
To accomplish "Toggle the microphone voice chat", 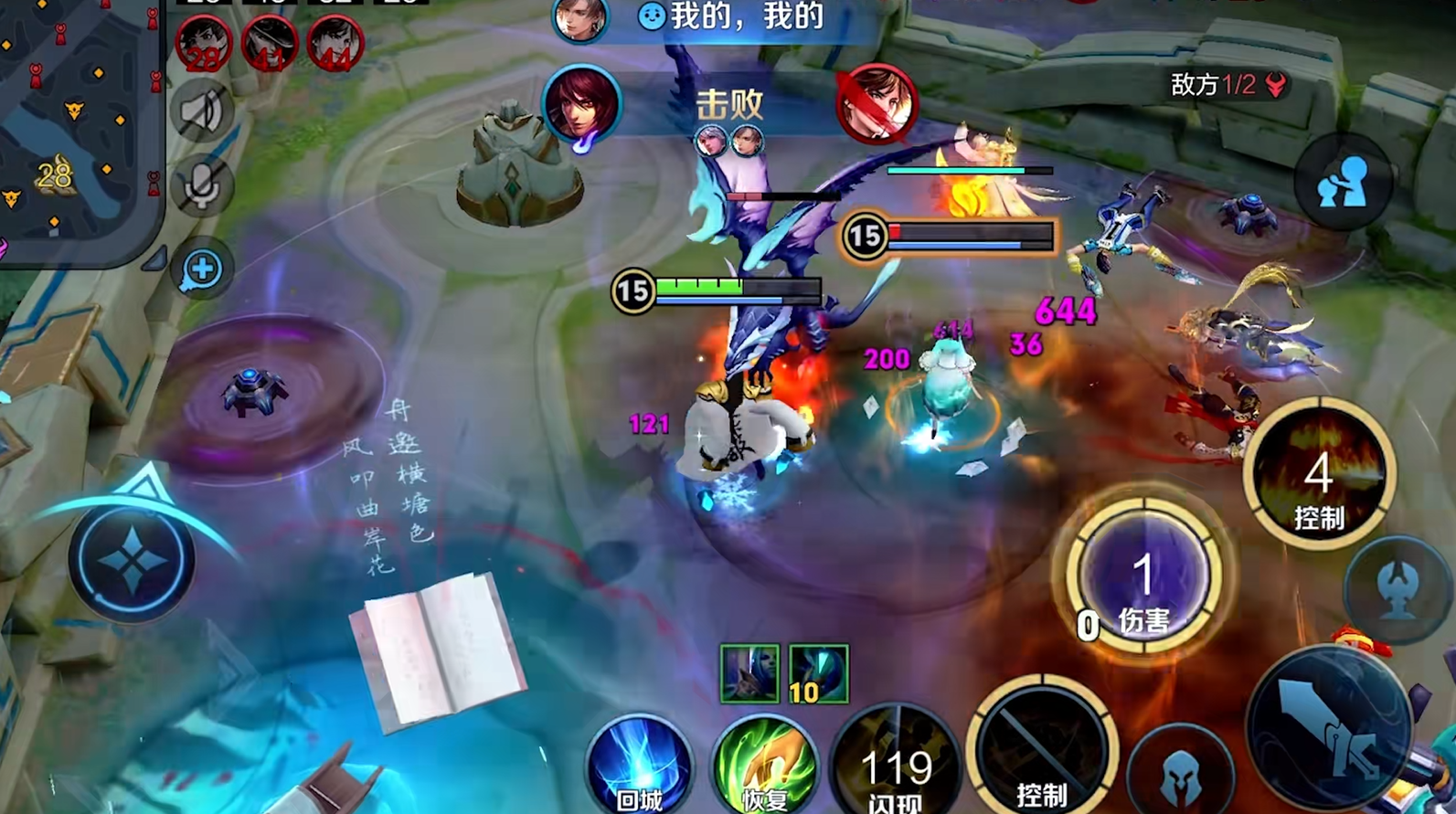I will click(201, 187).
